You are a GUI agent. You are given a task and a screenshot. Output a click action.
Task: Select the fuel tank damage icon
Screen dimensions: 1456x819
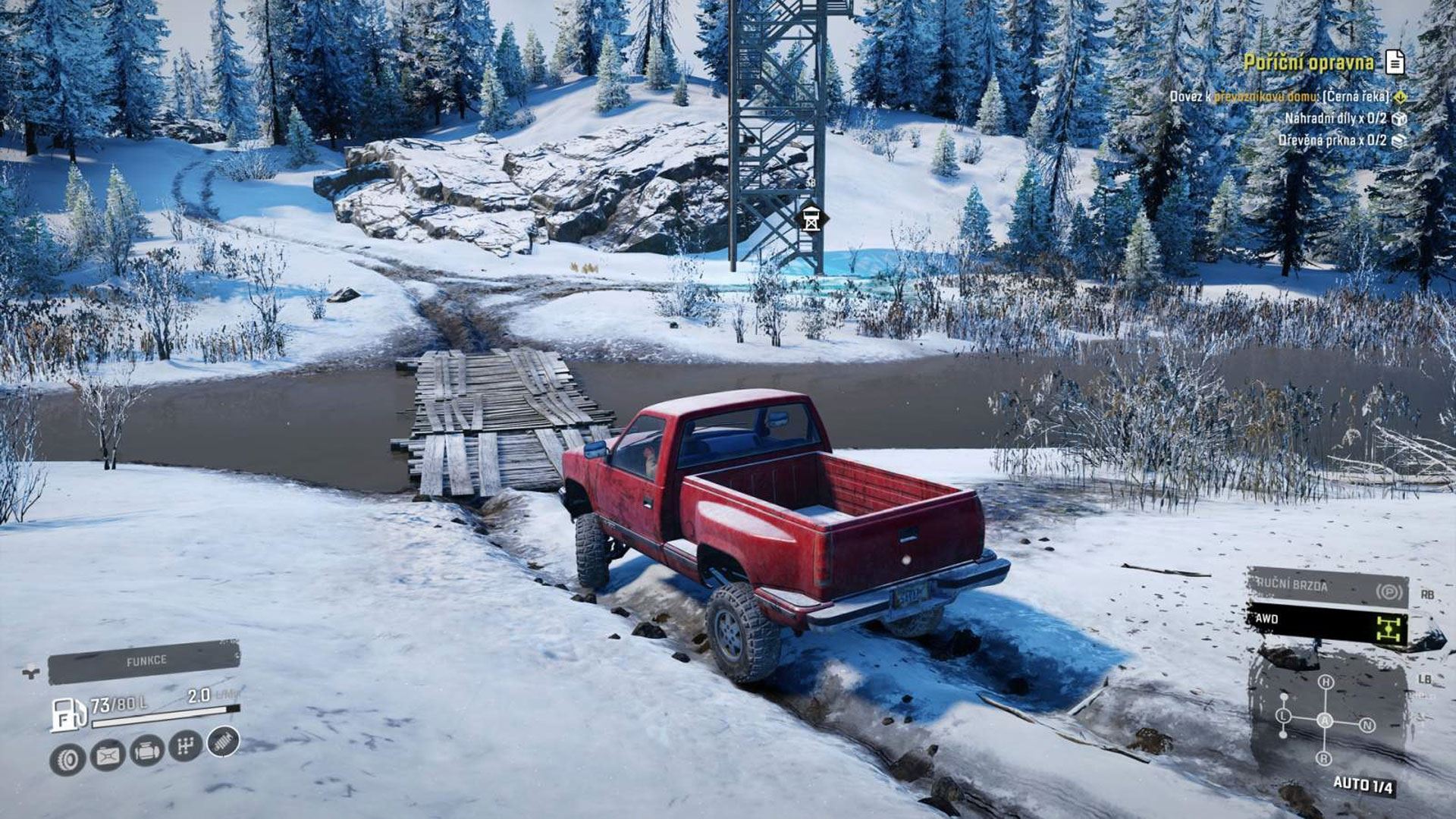(x=108, y=755)
